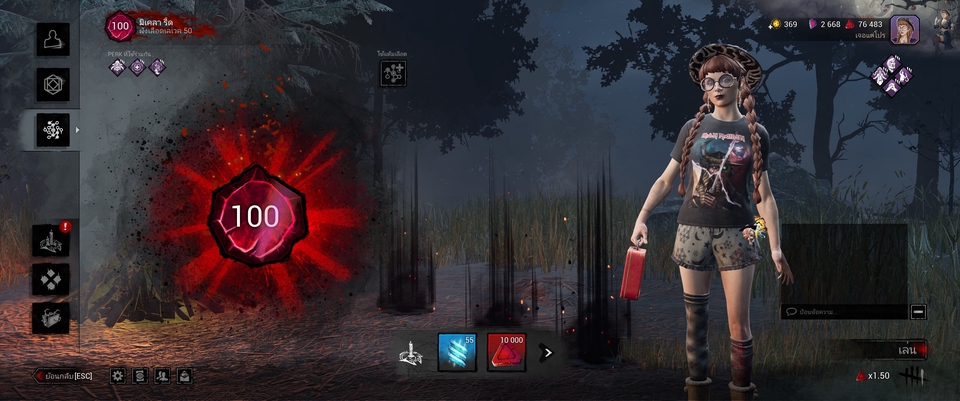Switch to the Bloodweb tab
Image resolution: width=960 pixels, height=401 pixels.
pos(53,130)
